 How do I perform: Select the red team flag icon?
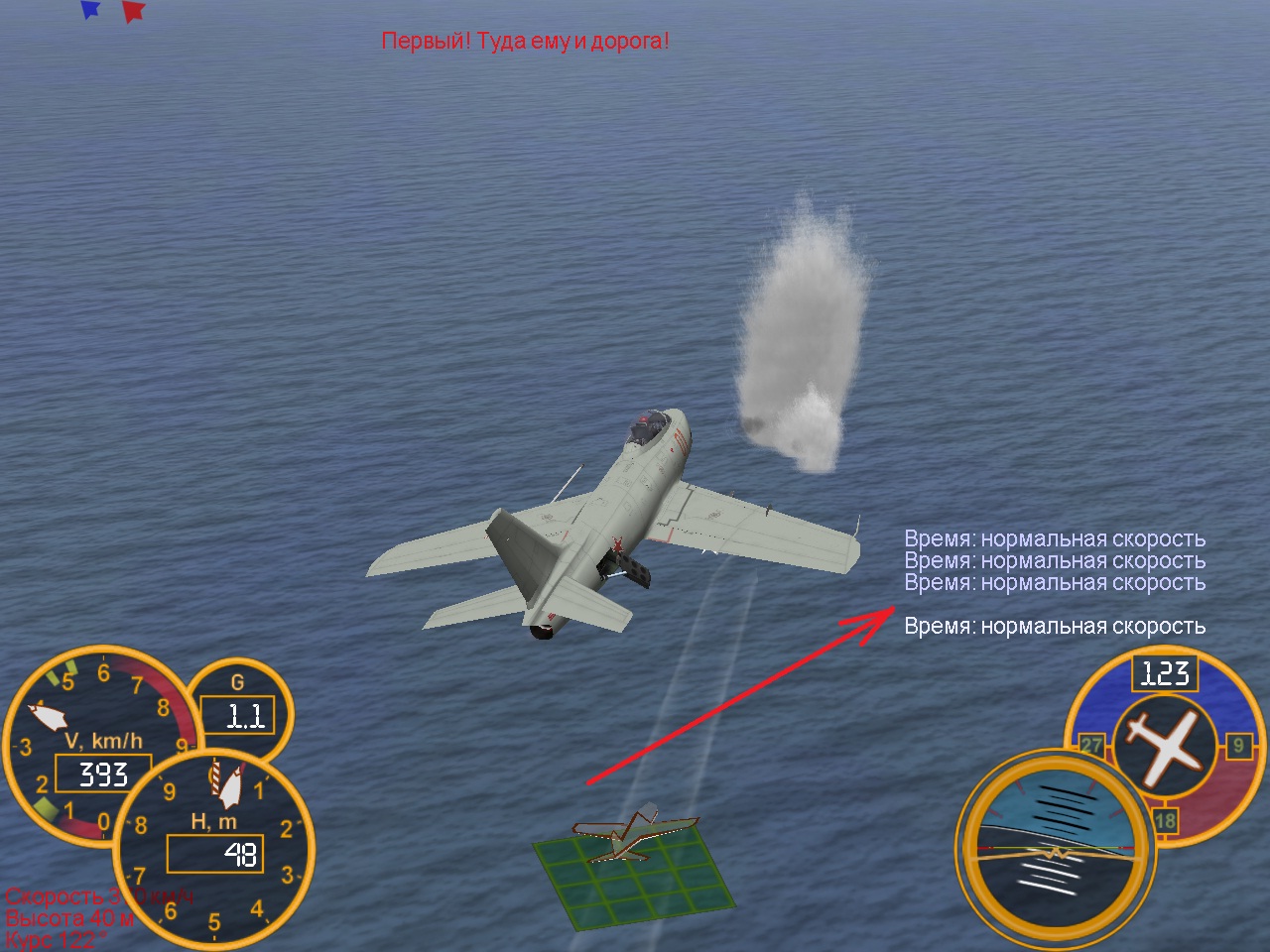coord(133,11)
